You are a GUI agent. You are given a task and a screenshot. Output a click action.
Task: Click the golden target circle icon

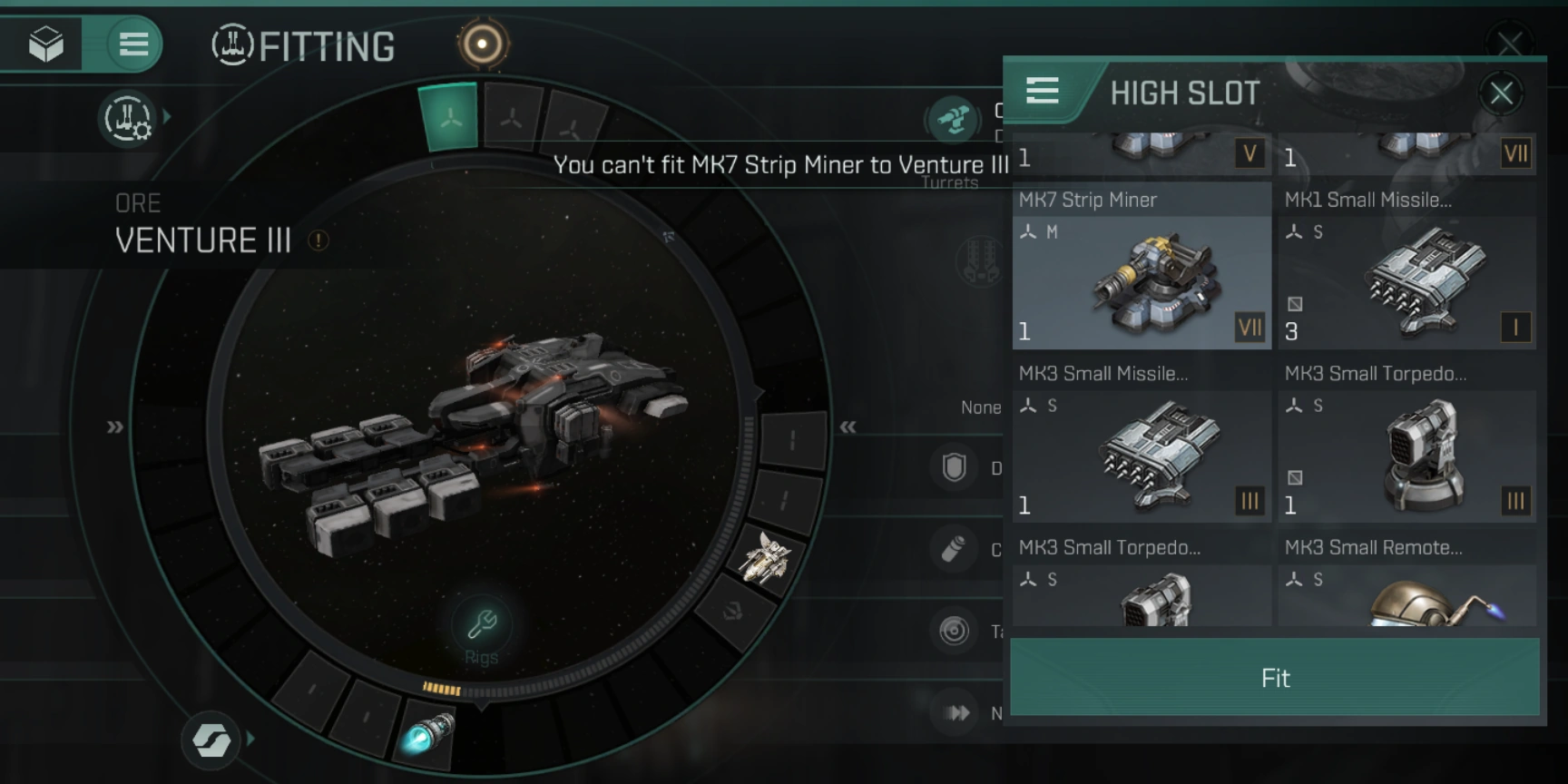pyautogui.click(x=482, y=44)
